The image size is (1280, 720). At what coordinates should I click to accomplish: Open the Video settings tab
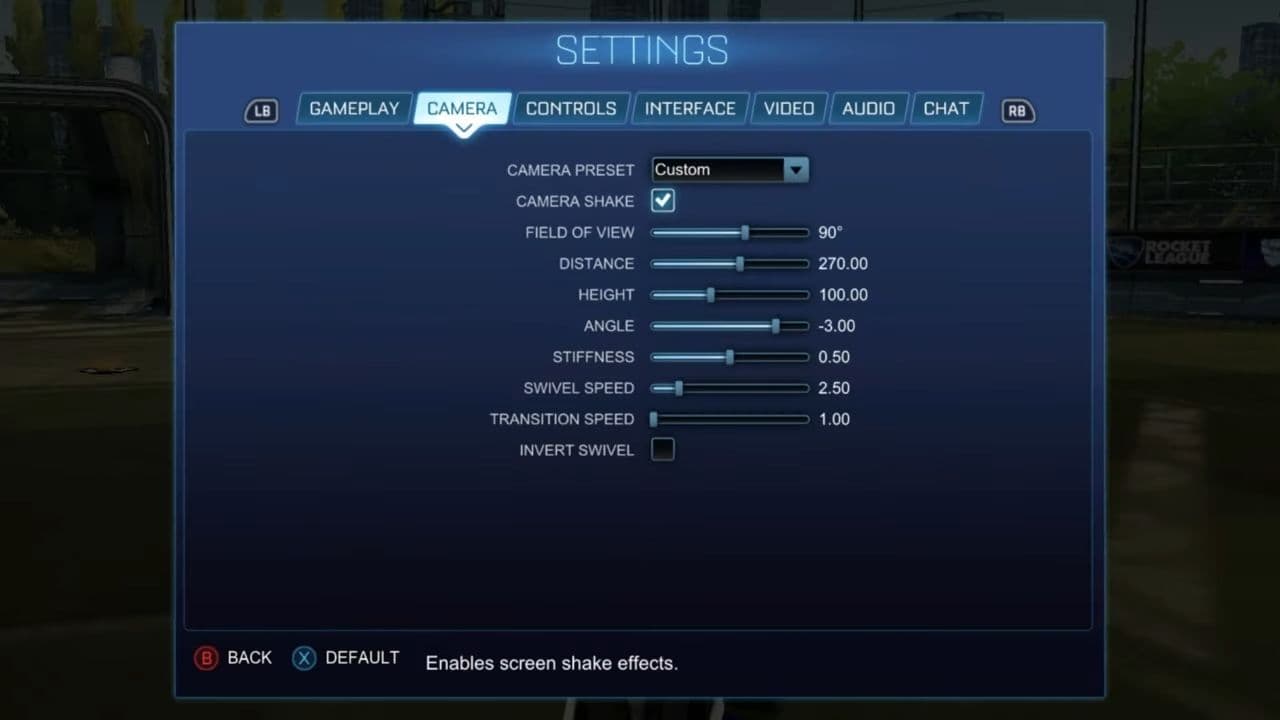(x=789, y=108)
